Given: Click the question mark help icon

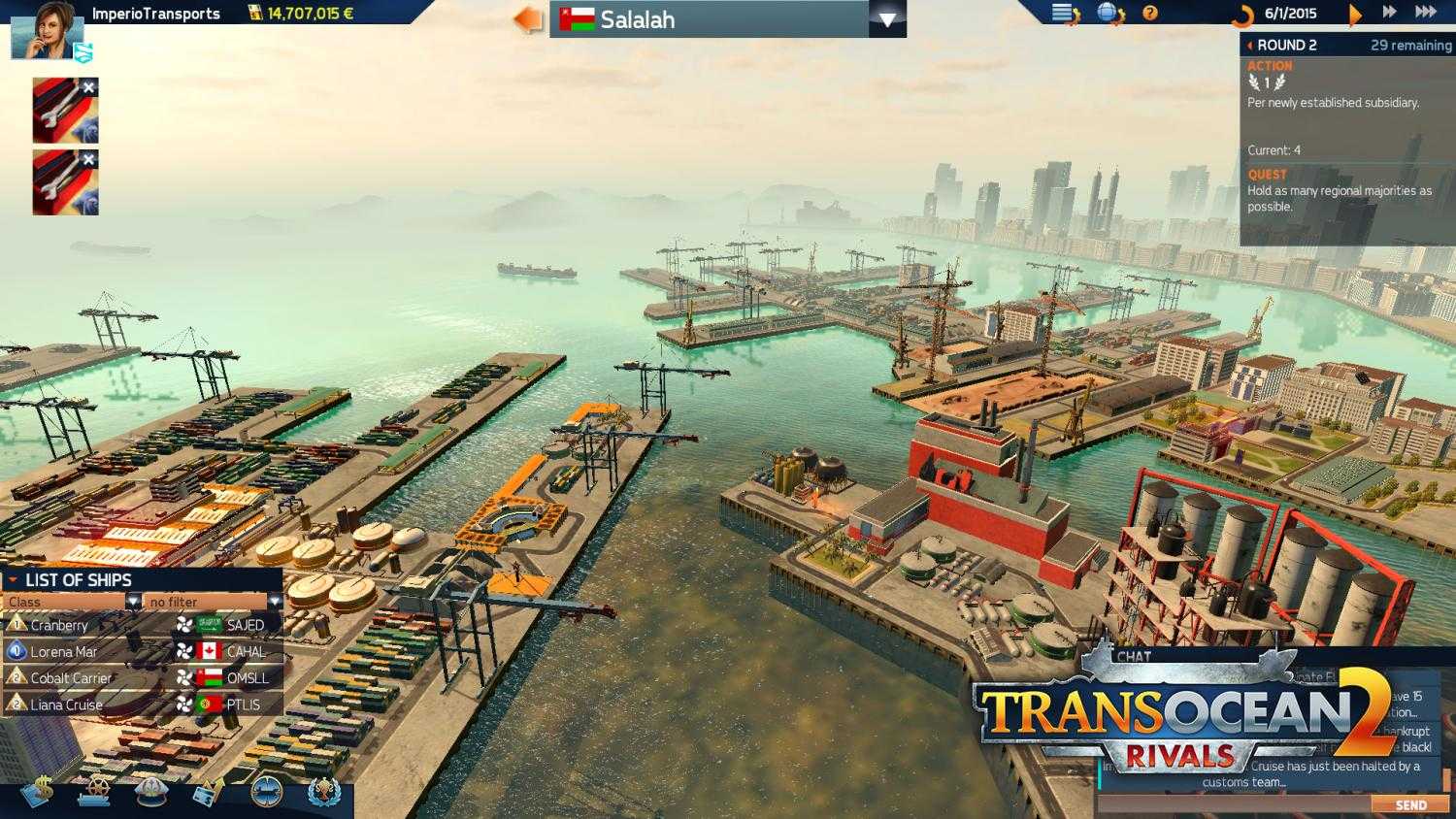Looking at the screenshot, I should [x=1152, y=13].
